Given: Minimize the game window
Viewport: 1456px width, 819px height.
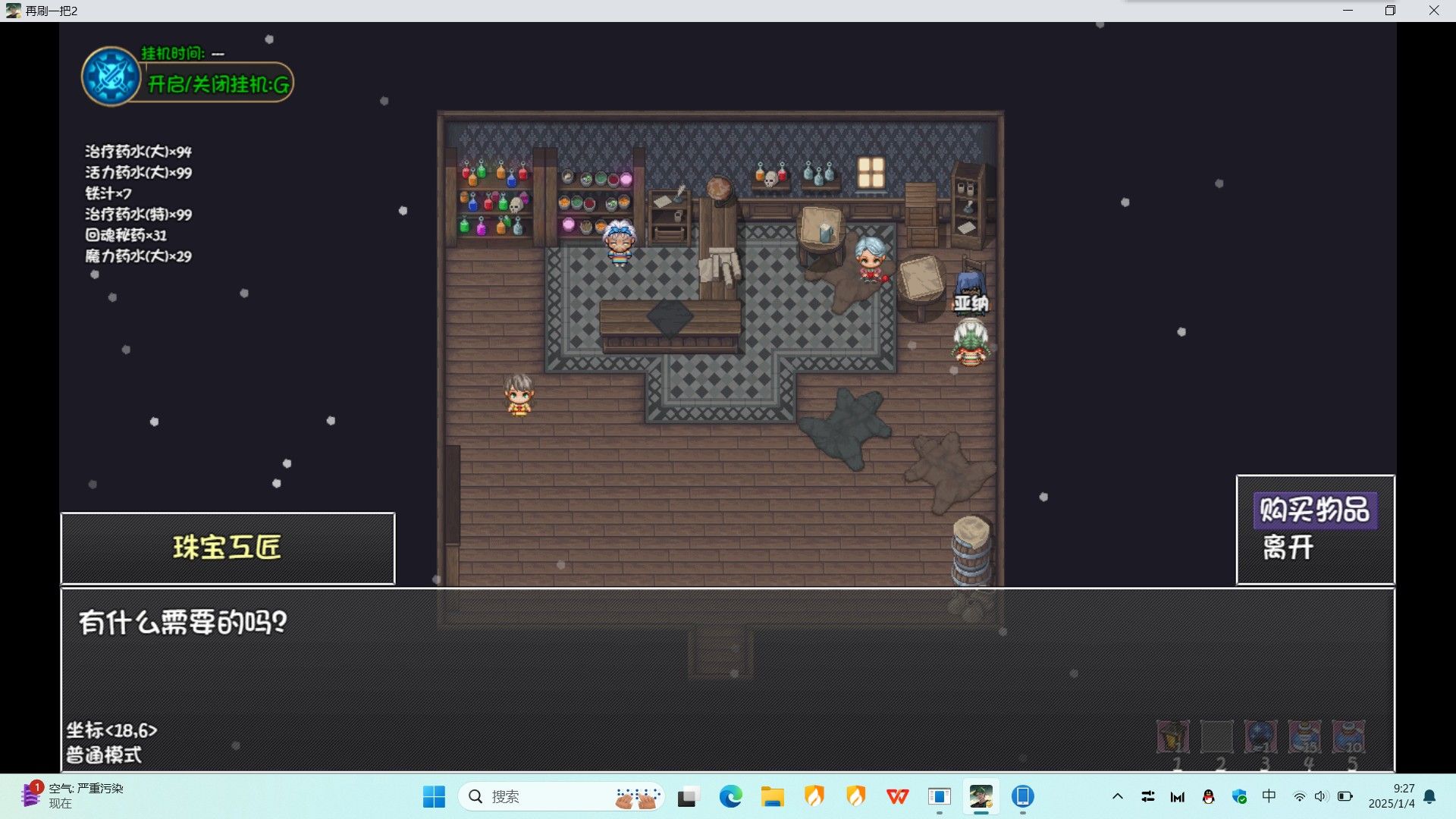Looking at the screenshot, I should (x=1348, y=11).
